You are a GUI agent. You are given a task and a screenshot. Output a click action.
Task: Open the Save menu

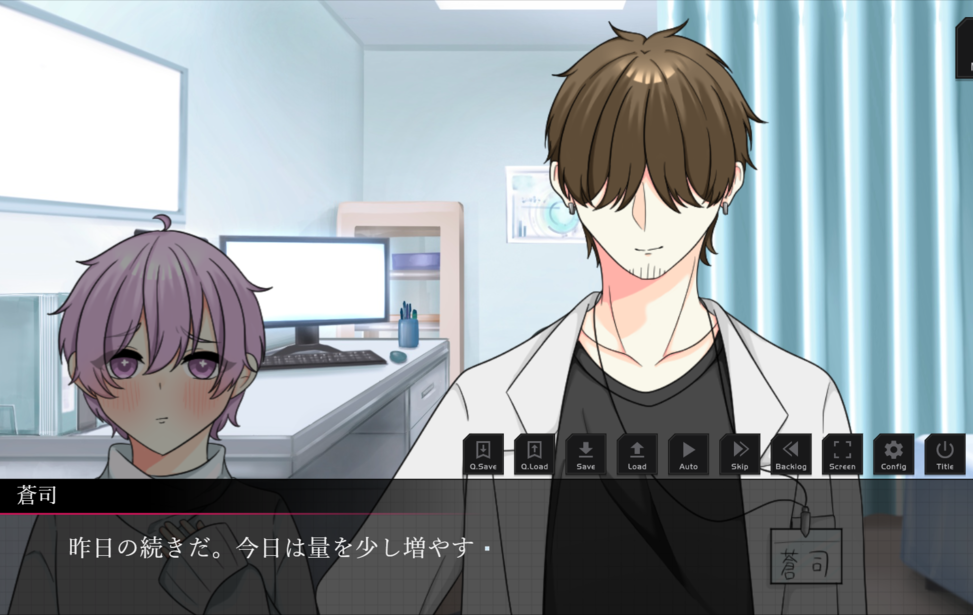[x=586, y=454]
